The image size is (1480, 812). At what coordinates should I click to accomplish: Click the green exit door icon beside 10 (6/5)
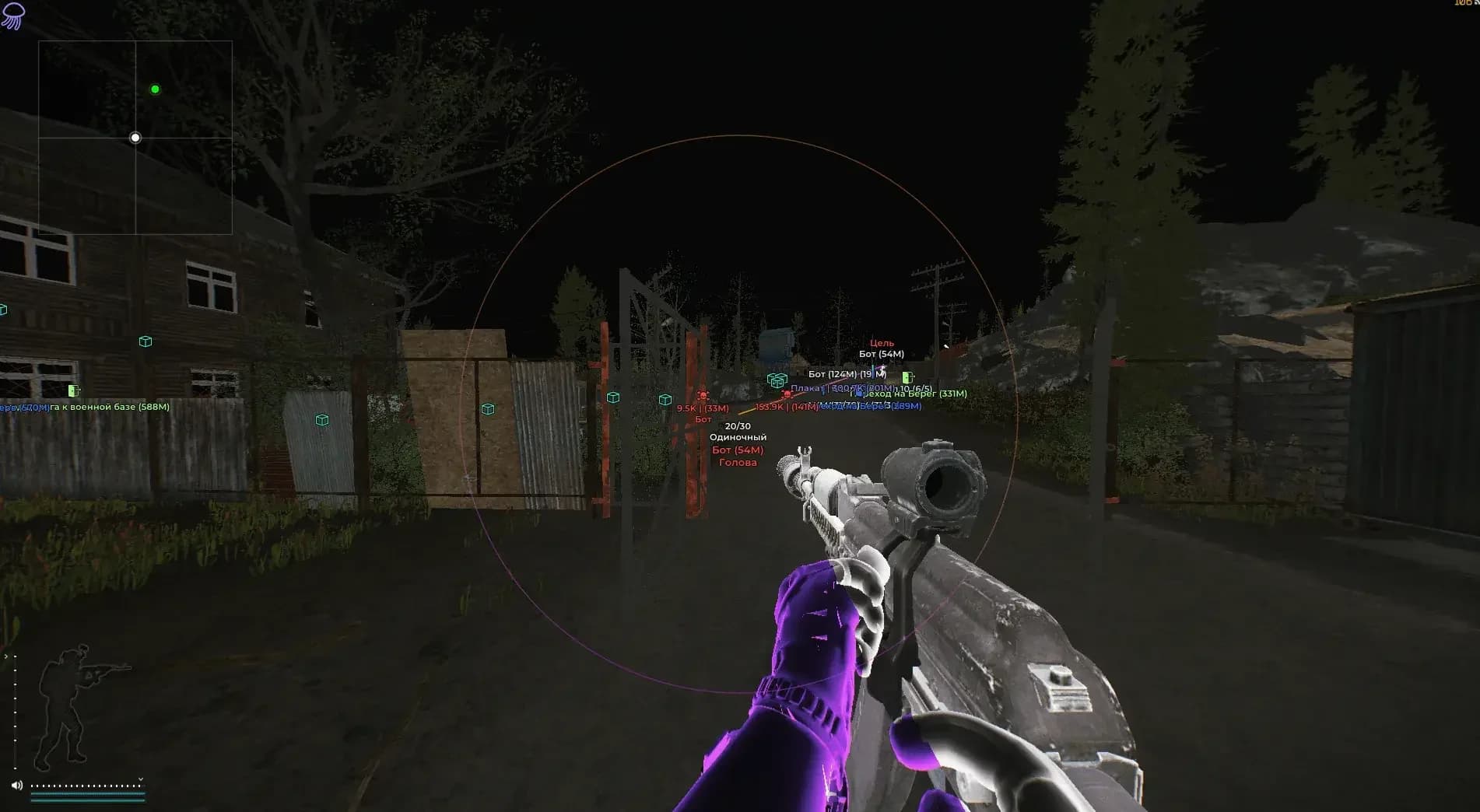[x=907, y=377]
